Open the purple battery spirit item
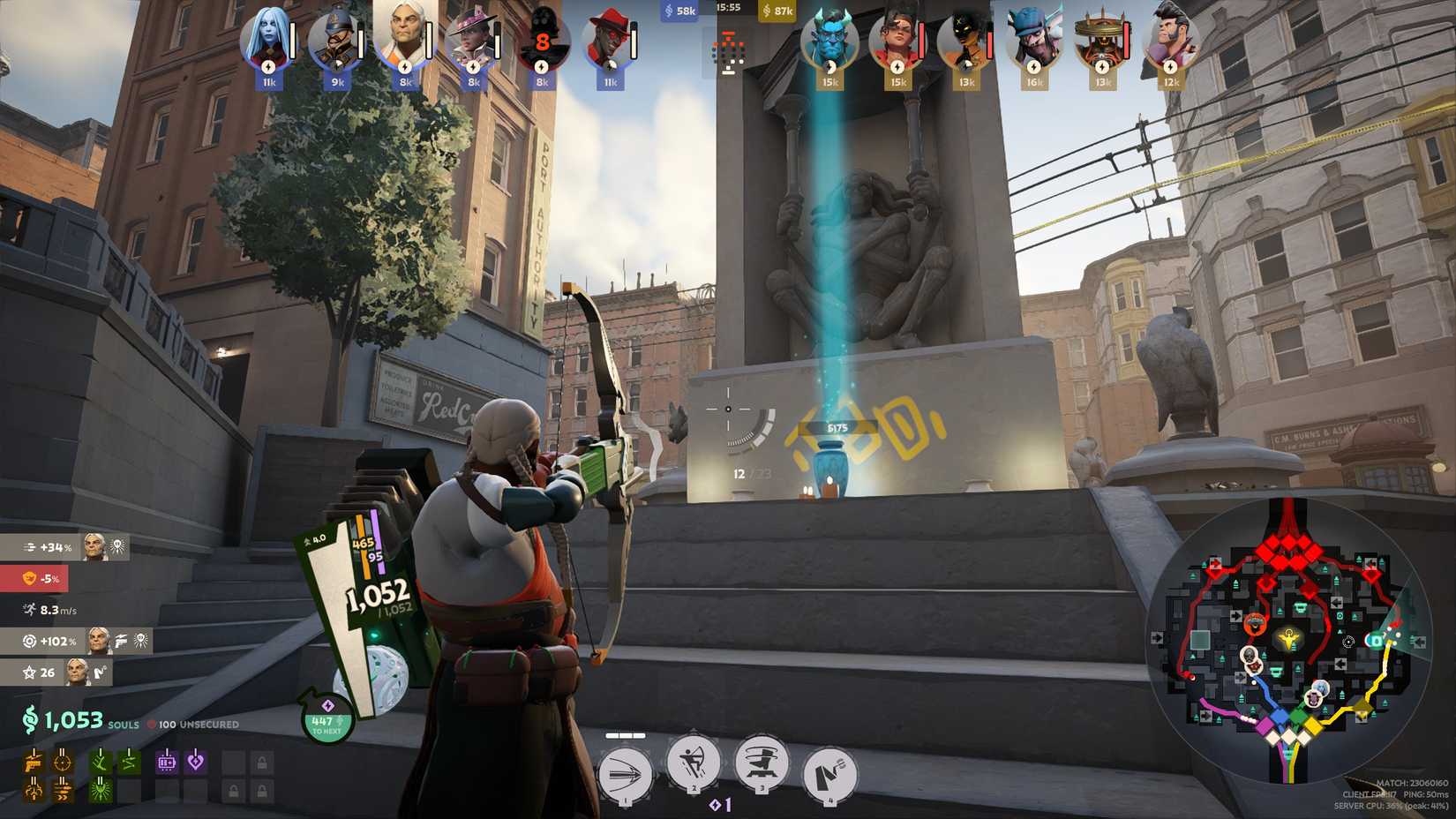 coord(165,763)
